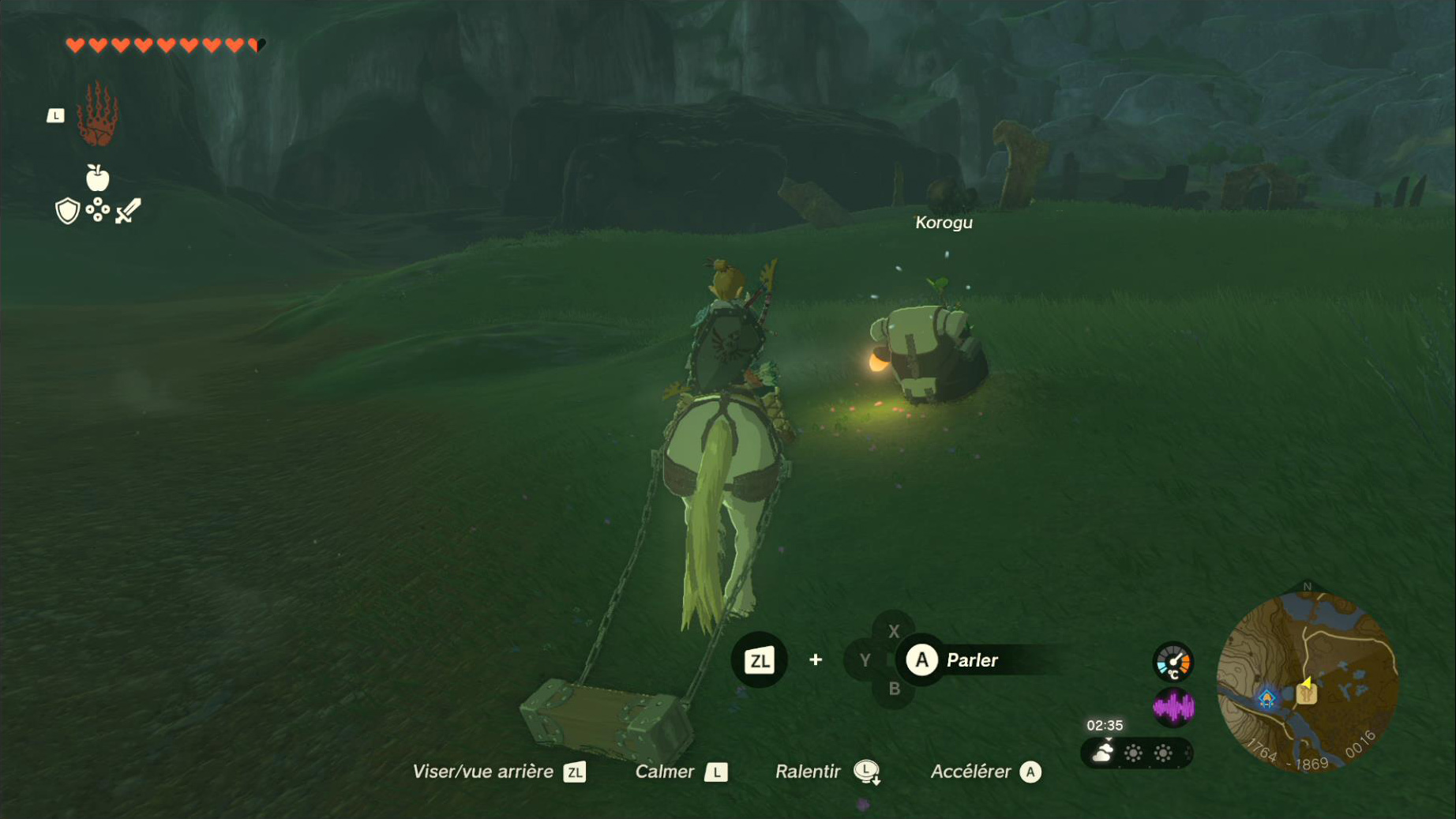Activate the red hand ability icon

point(97,115)
